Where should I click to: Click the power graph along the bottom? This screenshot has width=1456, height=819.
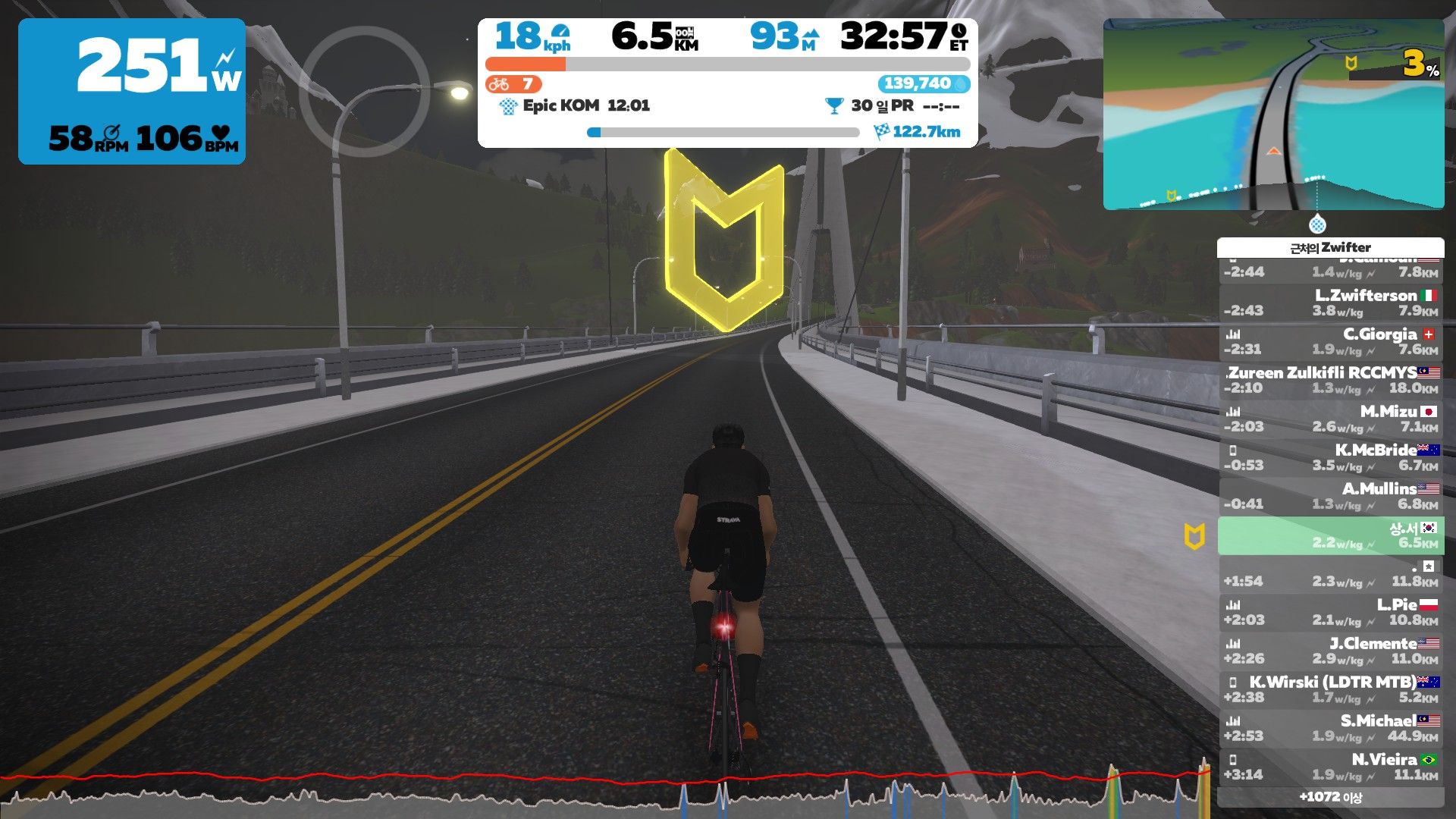click(x=607, y=789)
